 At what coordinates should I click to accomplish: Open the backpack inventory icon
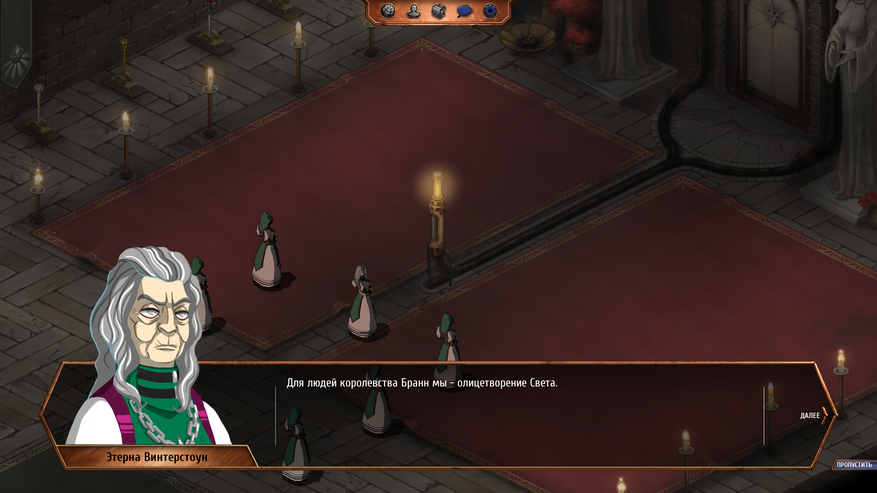tap(438, 11)
